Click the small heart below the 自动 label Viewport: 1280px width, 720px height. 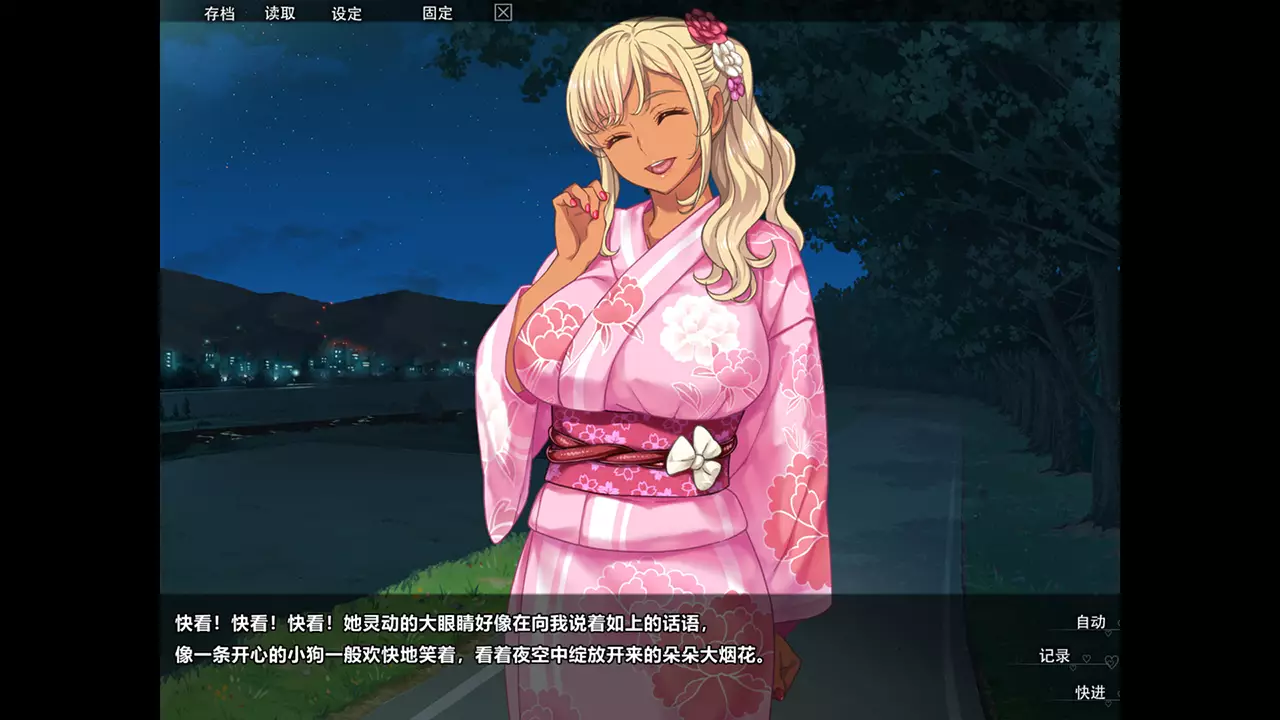(1108, 633)
